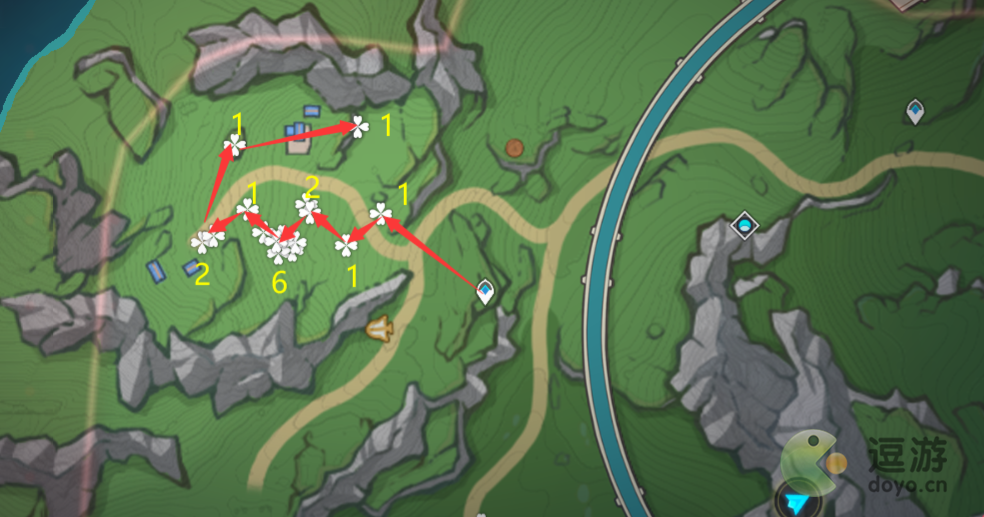Viewport: 984px width, 517px height.
Task: Click the flower cluster labeled 6
Action: coord(279,244)
